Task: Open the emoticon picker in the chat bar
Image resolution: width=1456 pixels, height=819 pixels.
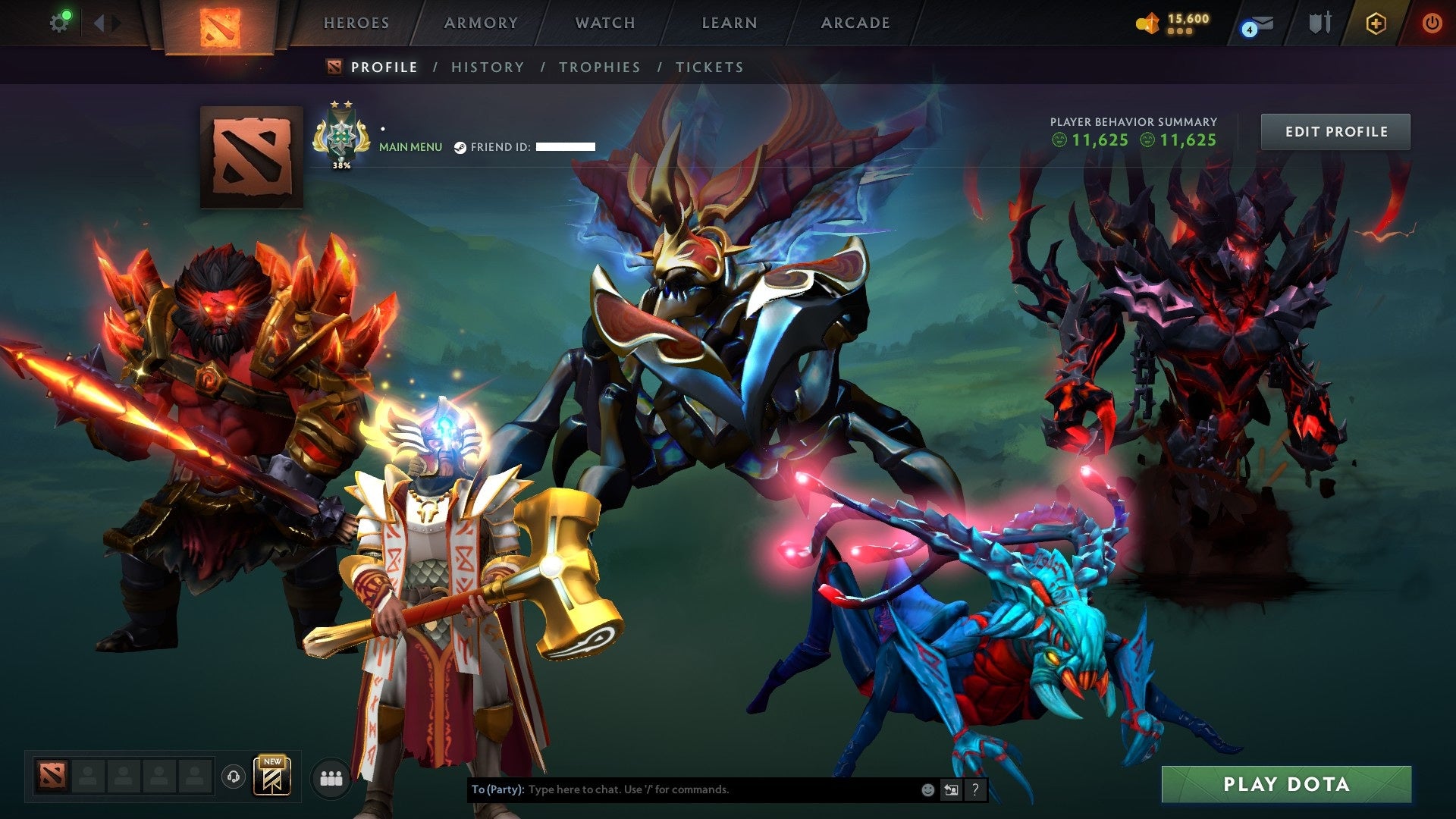Action: tap(927, 789)
